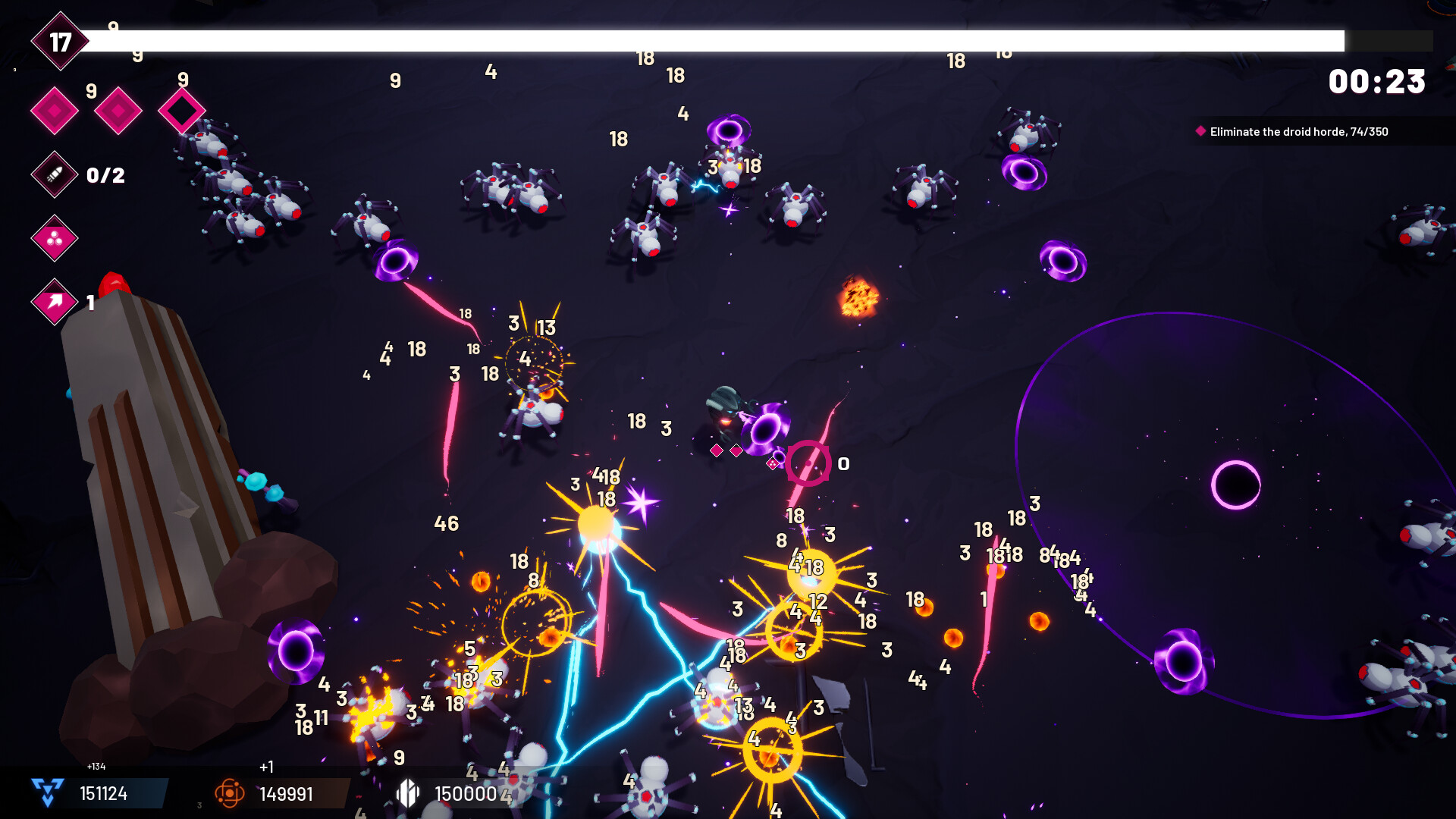
Task: Click the 149991 resource counter
Action: 286,795
